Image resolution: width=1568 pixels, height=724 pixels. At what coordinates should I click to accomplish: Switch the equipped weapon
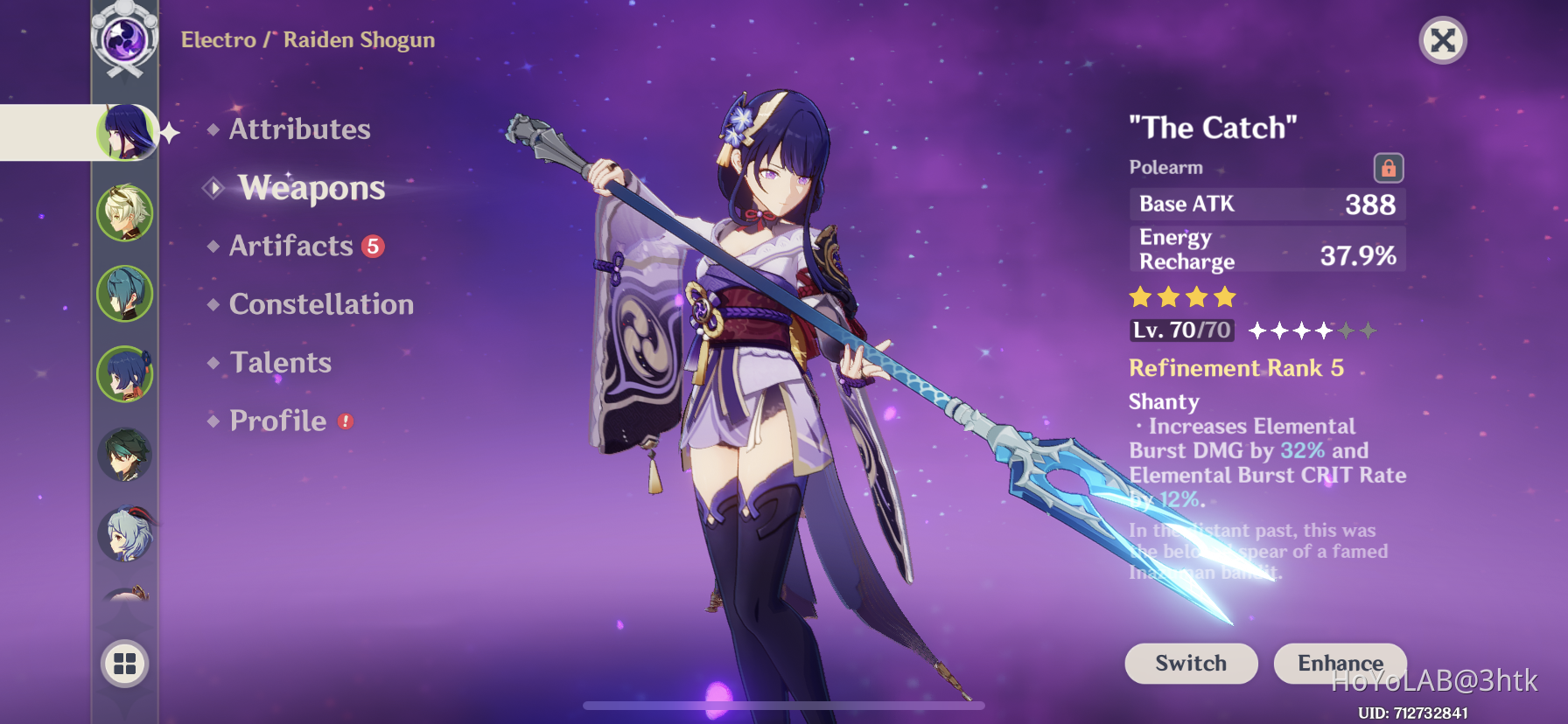point(1190,663)
